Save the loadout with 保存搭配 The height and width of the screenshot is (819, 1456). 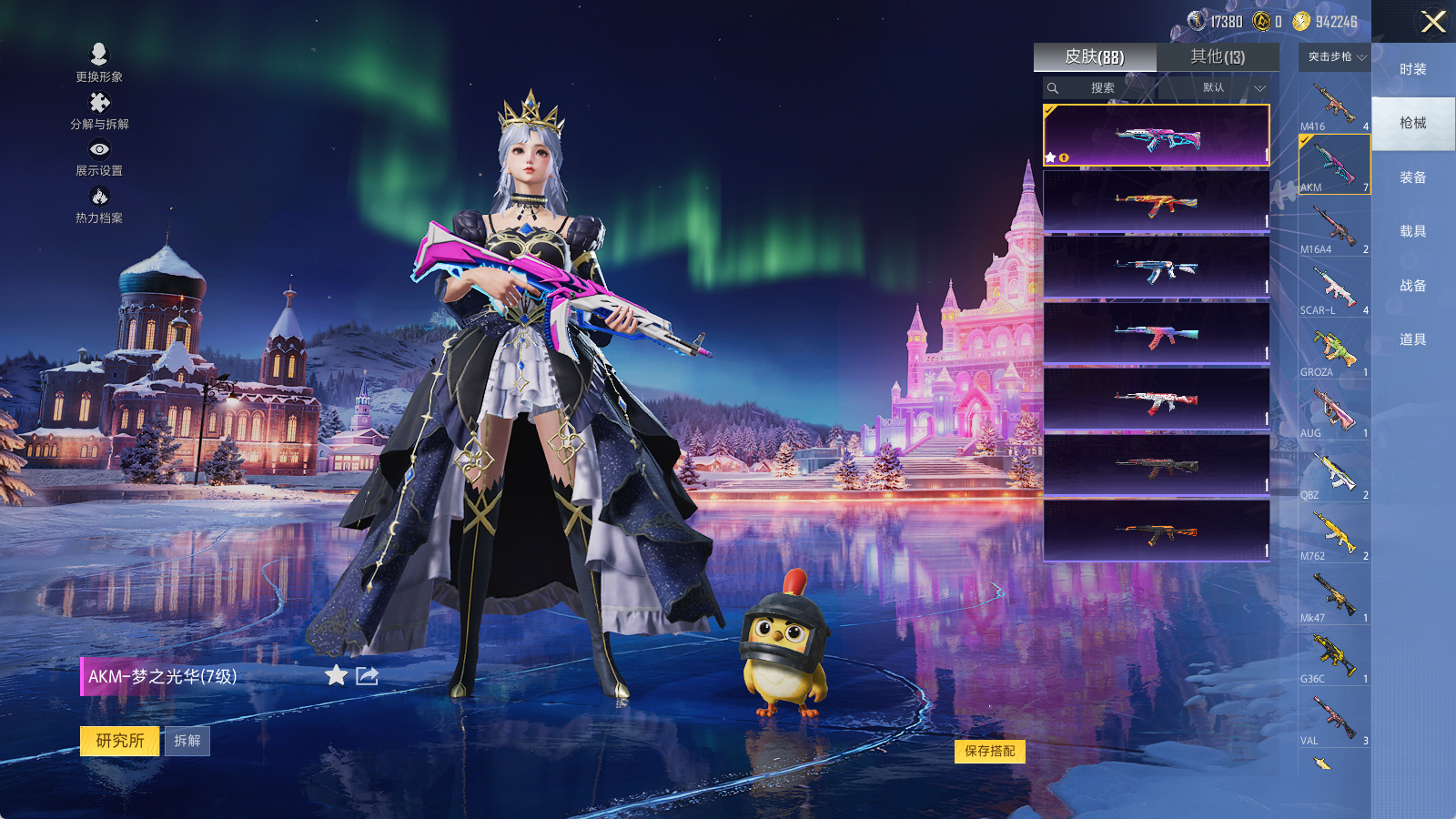989,751
